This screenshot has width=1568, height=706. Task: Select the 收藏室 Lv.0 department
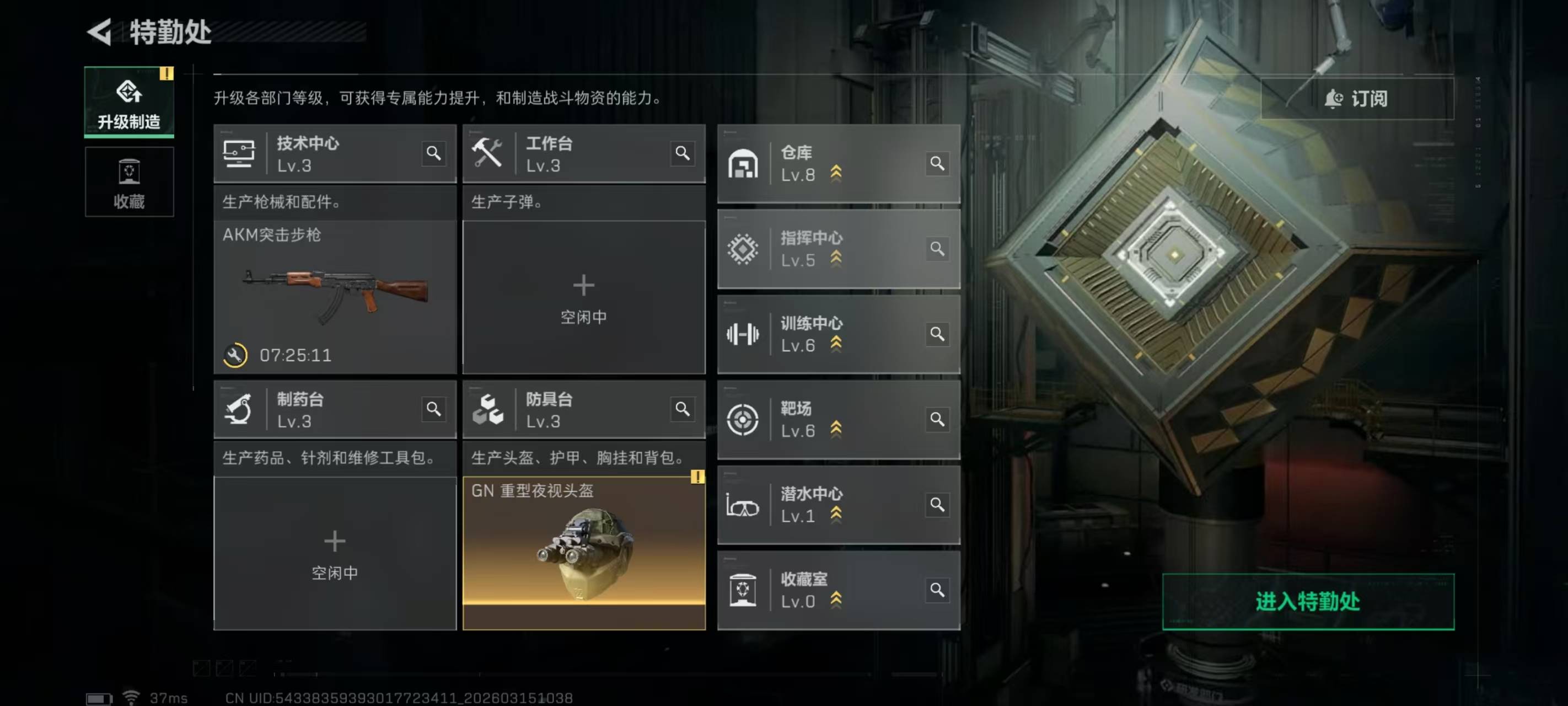[x=821, y=590]
